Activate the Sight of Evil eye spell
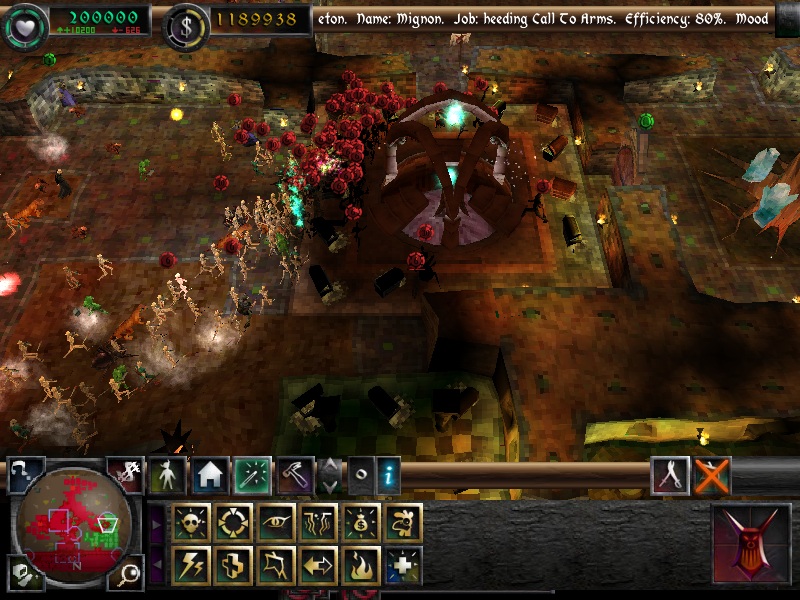 click(x=276, y=522)
